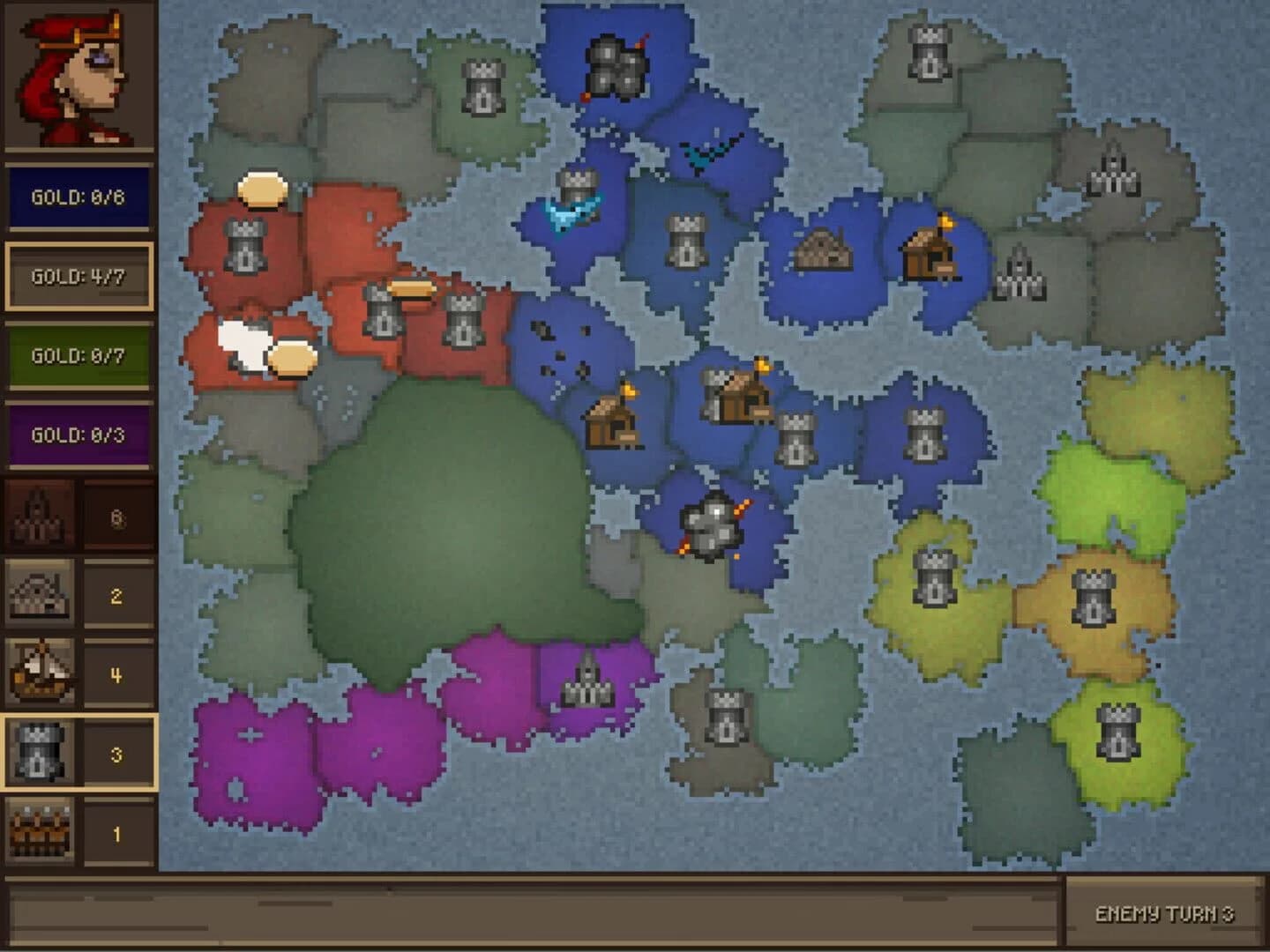Click the white sheep on red territory

click(x=243, y=343)
